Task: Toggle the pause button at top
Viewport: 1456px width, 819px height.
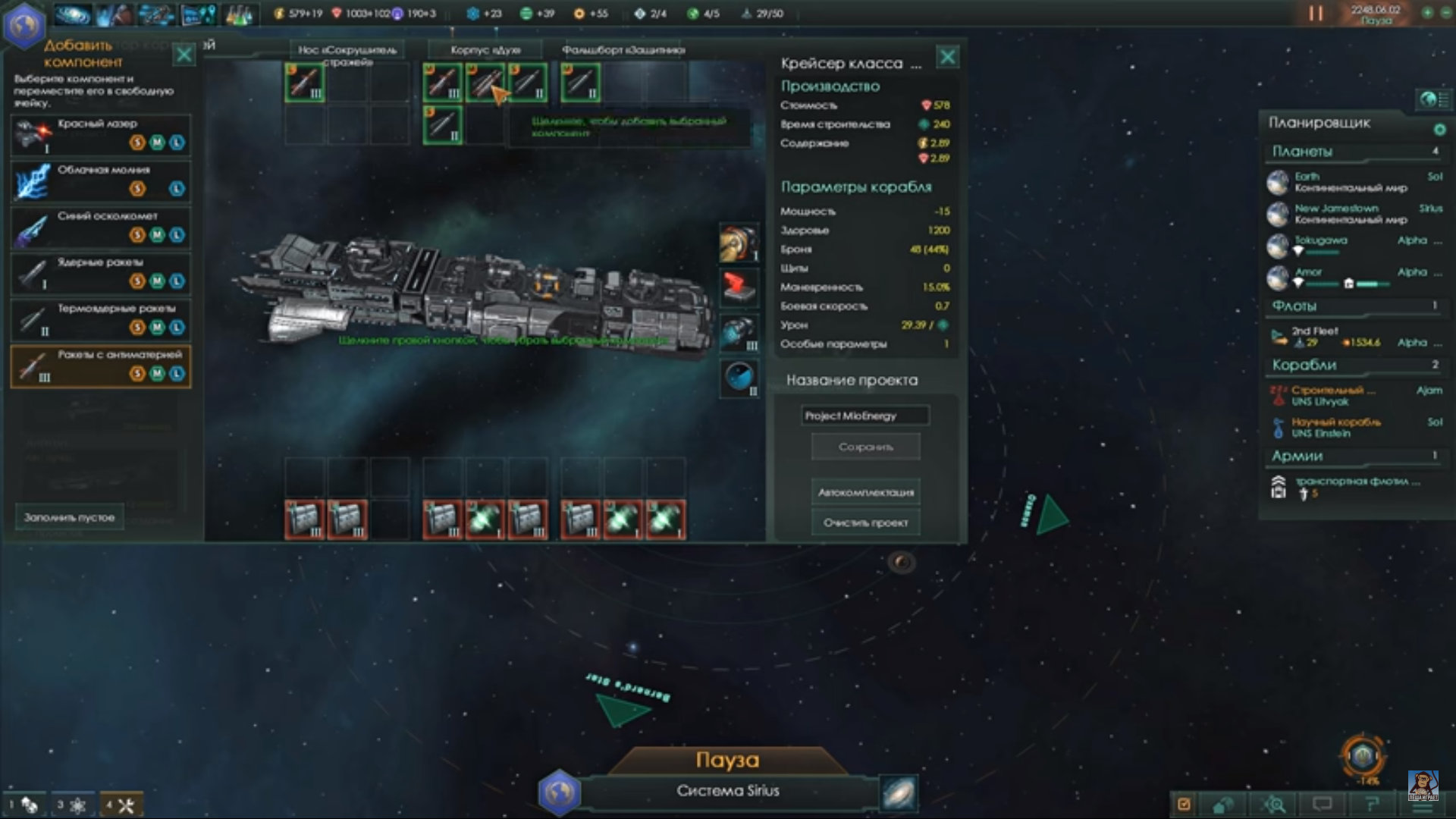Action: click(x=1316, y=14)
